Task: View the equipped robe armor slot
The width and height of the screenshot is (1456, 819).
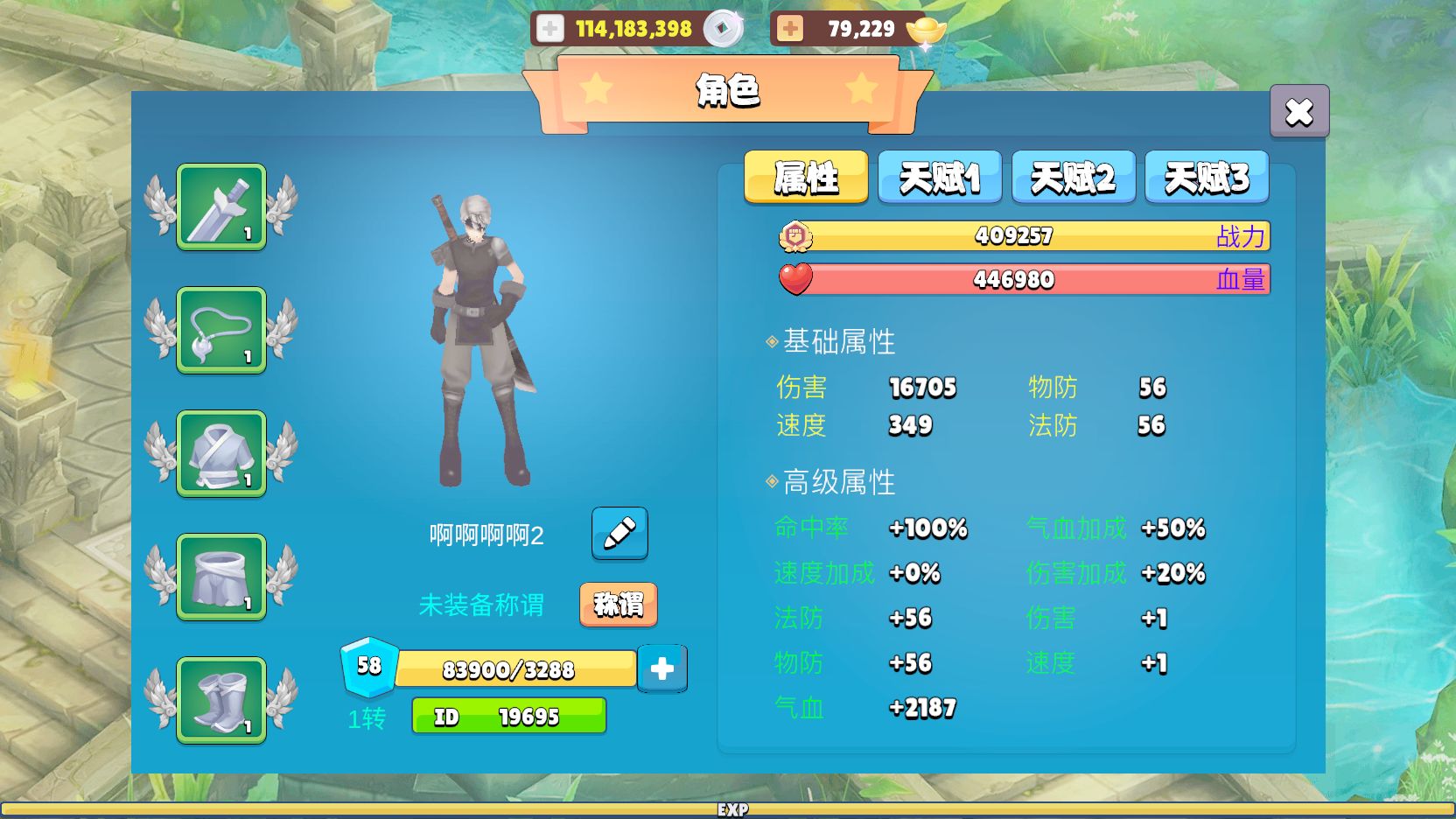Action: (x=220, y=454)
